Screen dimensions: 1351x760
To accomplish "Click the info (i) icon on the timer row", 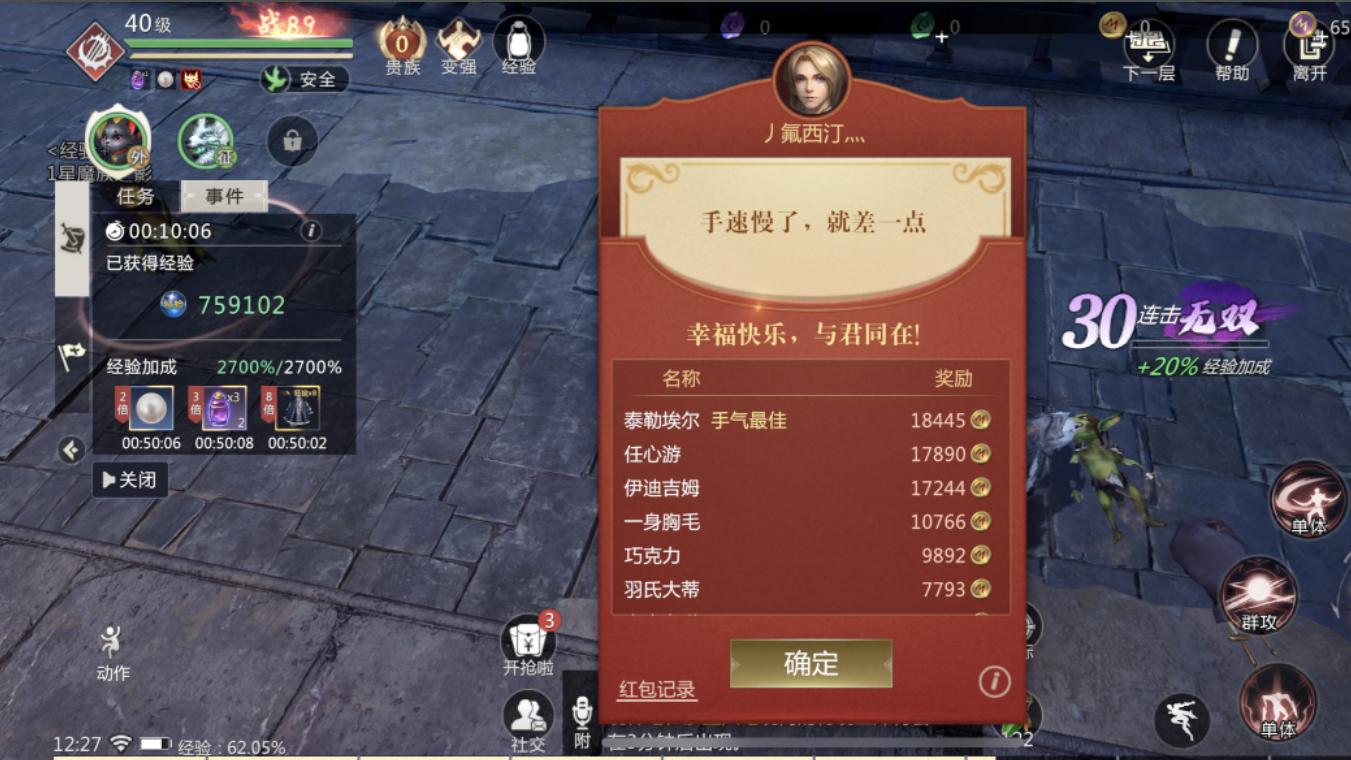I will [x=314, y=231].
